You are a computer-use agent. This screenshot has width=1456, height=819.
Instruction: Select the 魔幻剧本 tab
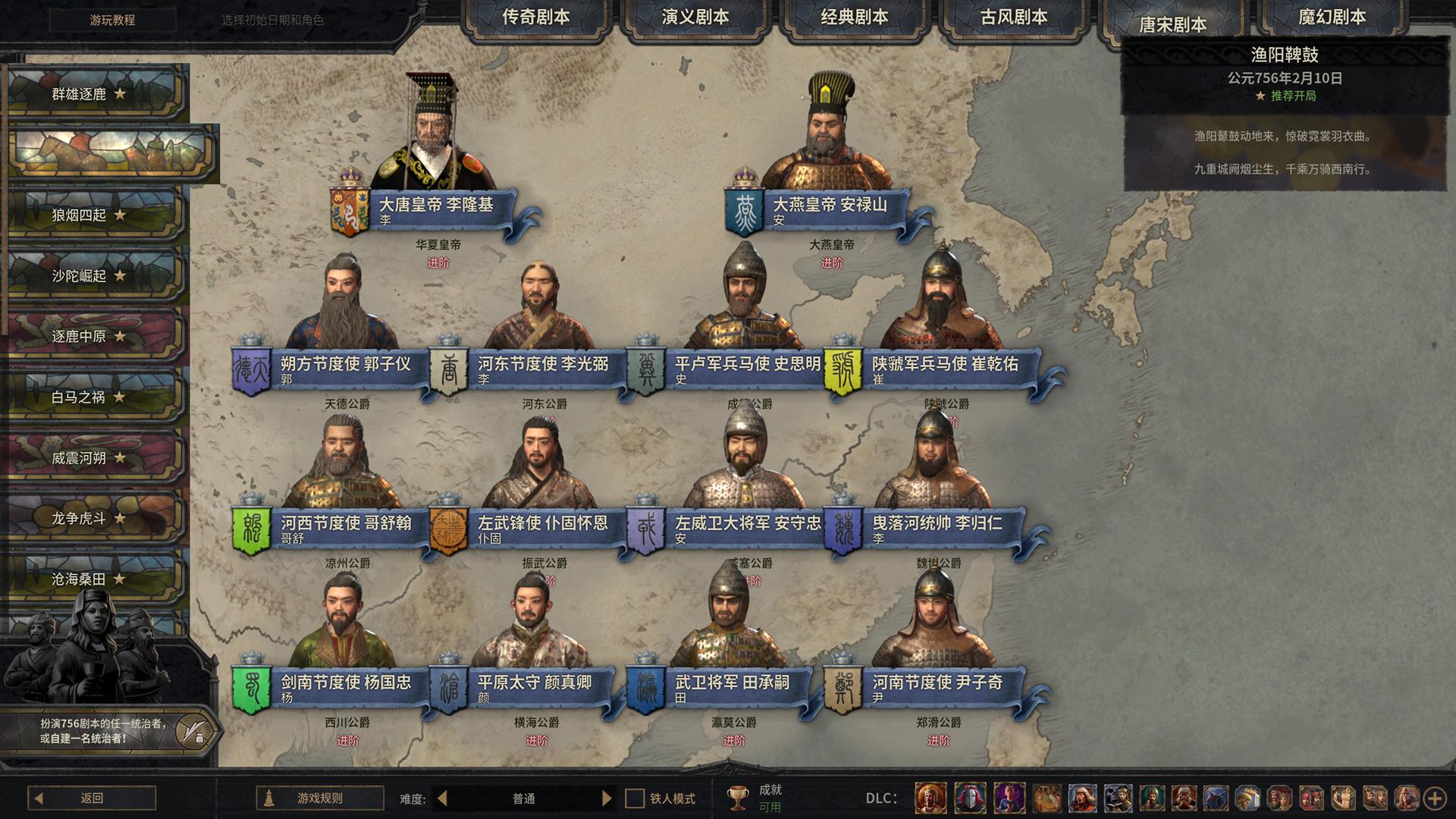pos(1332,17)
